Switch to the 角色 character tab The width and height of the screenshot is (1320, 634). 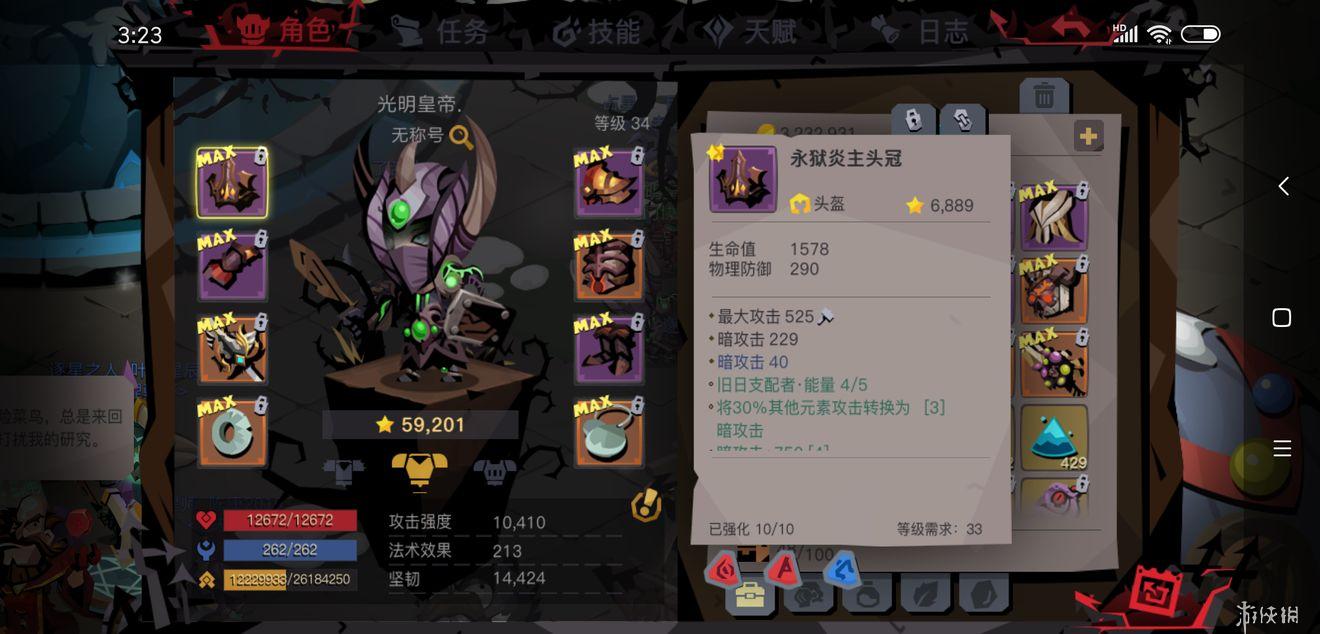pyautogui.click(x=284, y=32)
